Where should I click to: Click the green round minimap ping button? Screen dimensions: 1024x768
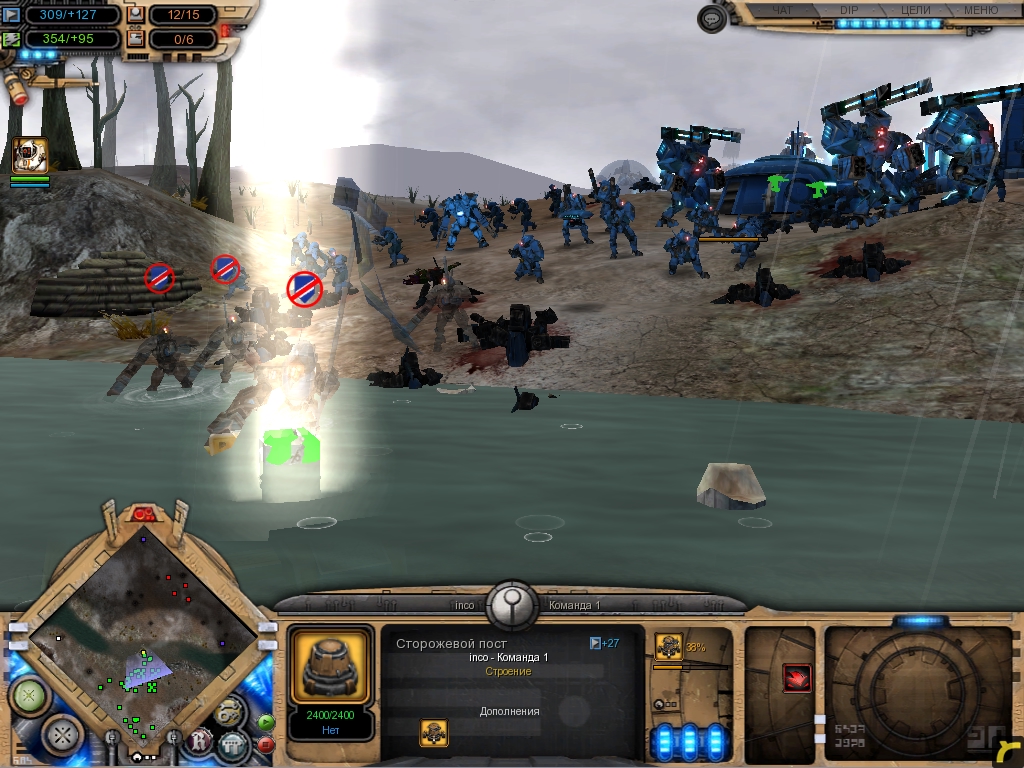click(x=27, y=695)
